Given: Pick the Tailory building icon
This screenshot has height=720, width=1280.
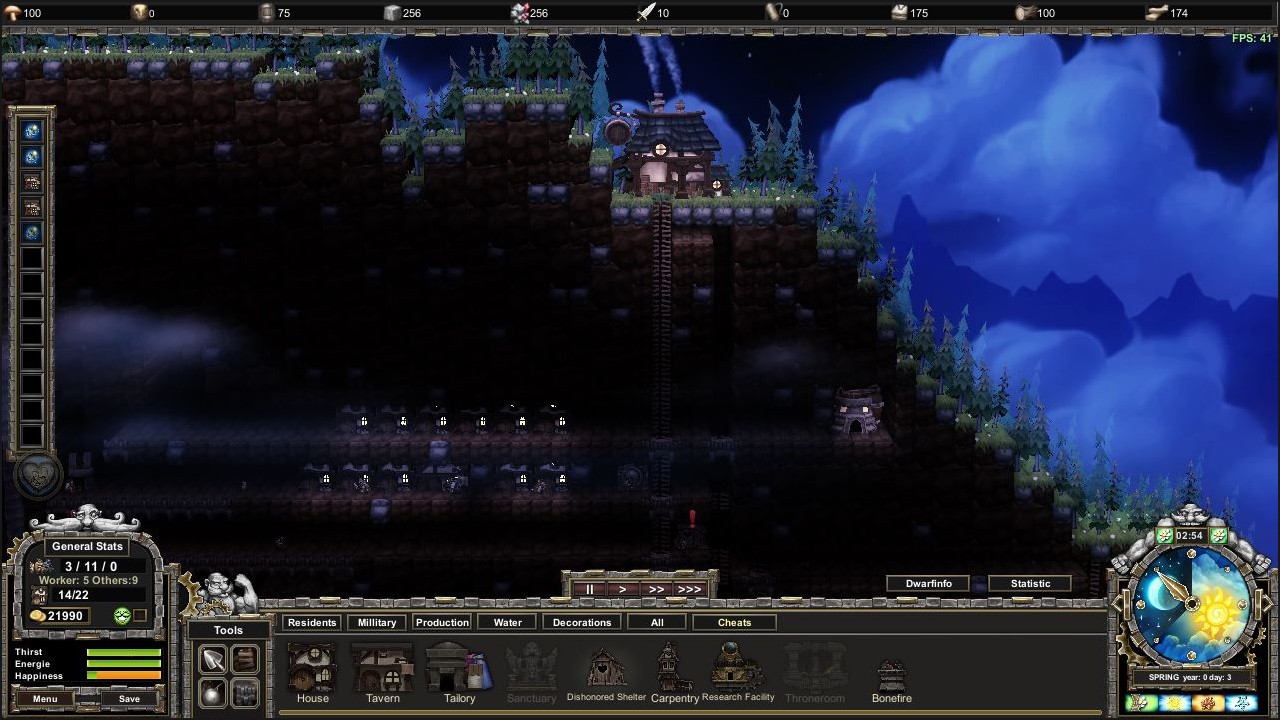Looking at the screenshot, I should coord(458,668).
